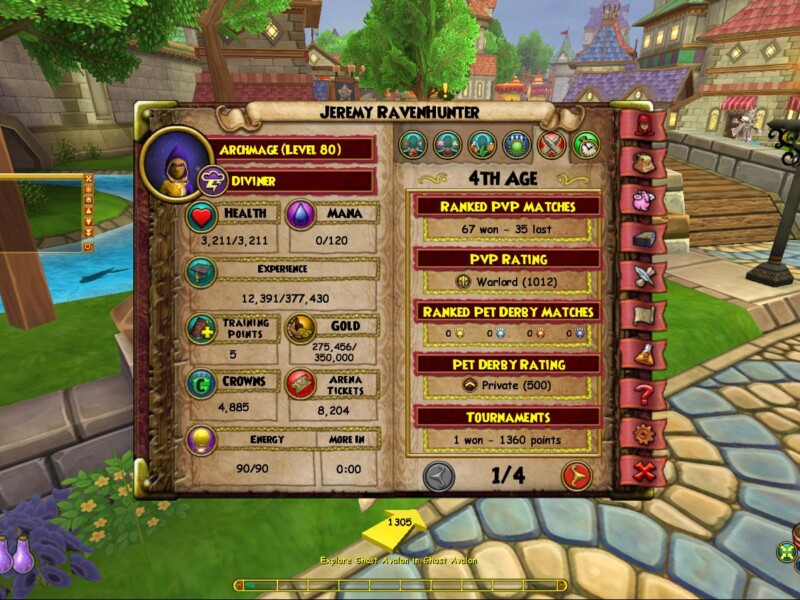This screenshot has width=800, height=600.
Task: Jump chat to bottom with double down arrow
Action: pos(88,235)
